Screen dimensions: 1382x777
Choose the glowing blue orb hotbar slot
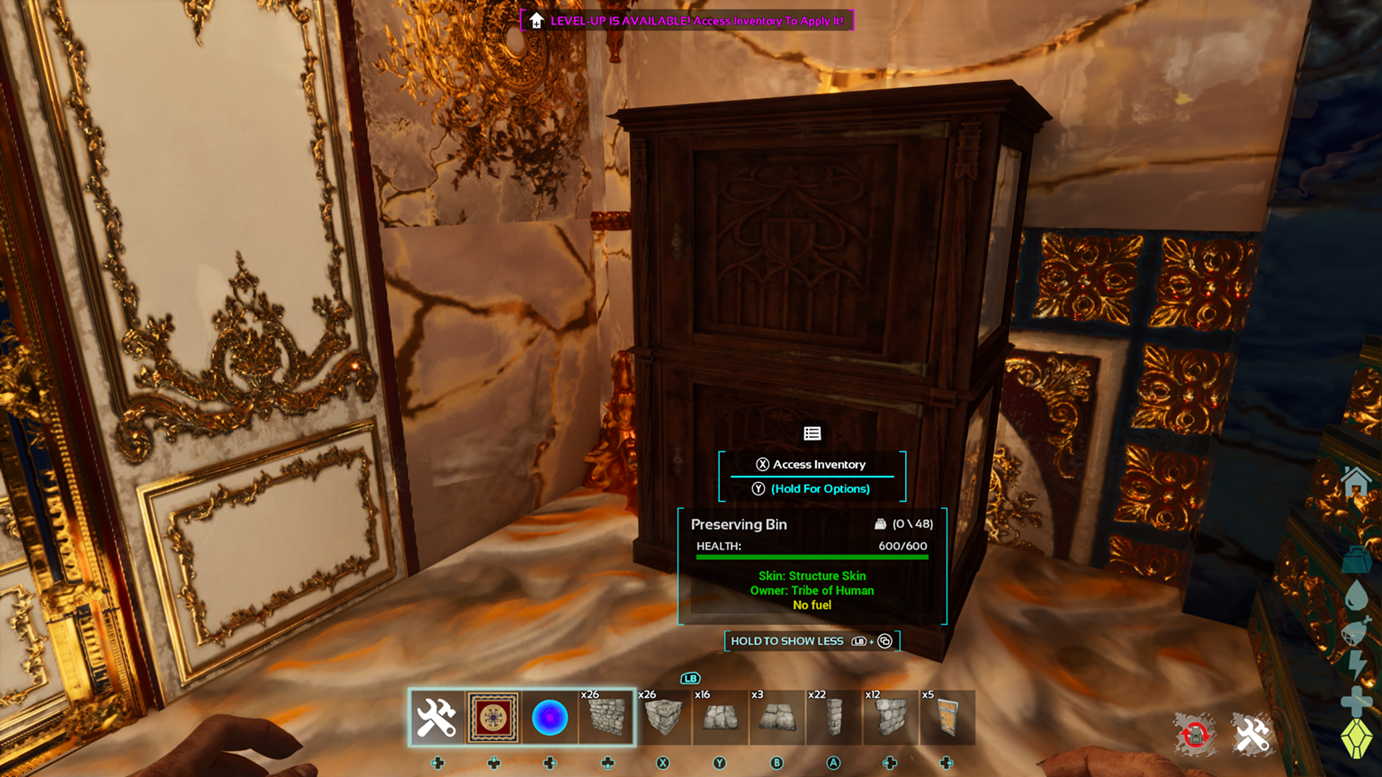[549, 717]
